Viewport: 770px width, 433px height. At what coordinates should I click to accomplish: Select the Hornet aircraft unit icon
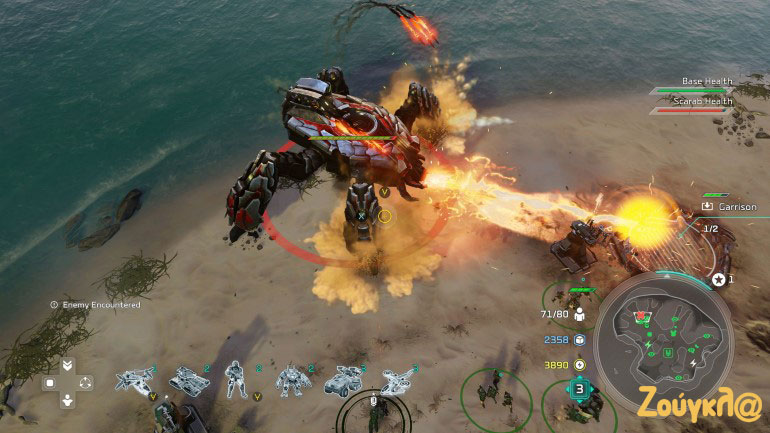tap(134, 380)
